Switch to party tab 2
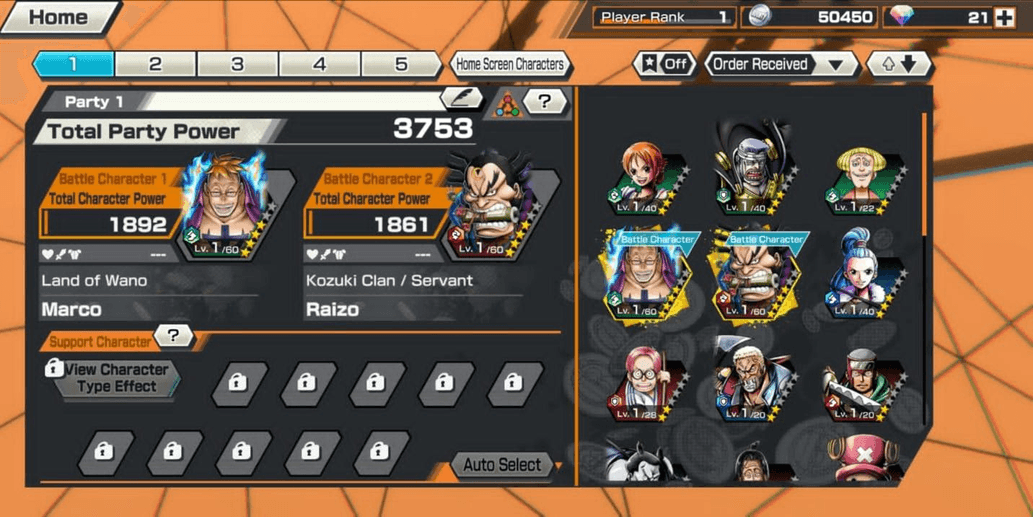 click(155, 64)
